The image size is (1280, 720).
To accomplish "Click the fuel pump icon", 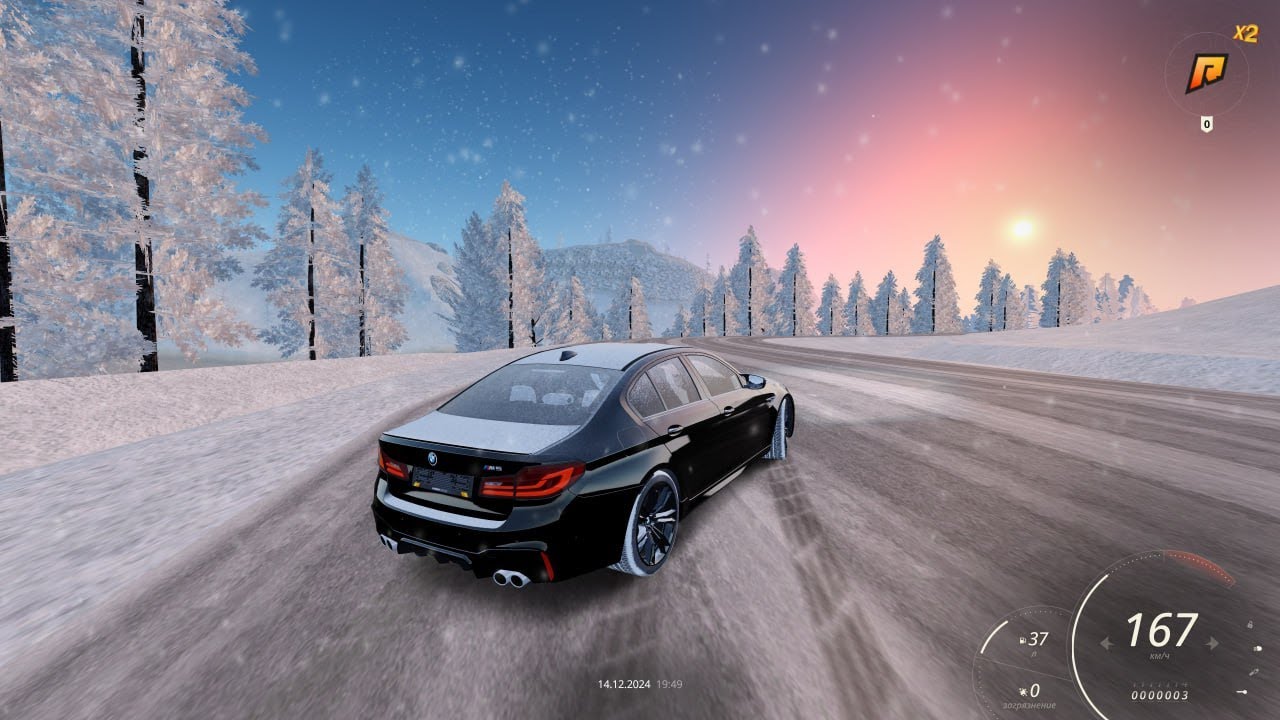I will tap(1022, 640).
